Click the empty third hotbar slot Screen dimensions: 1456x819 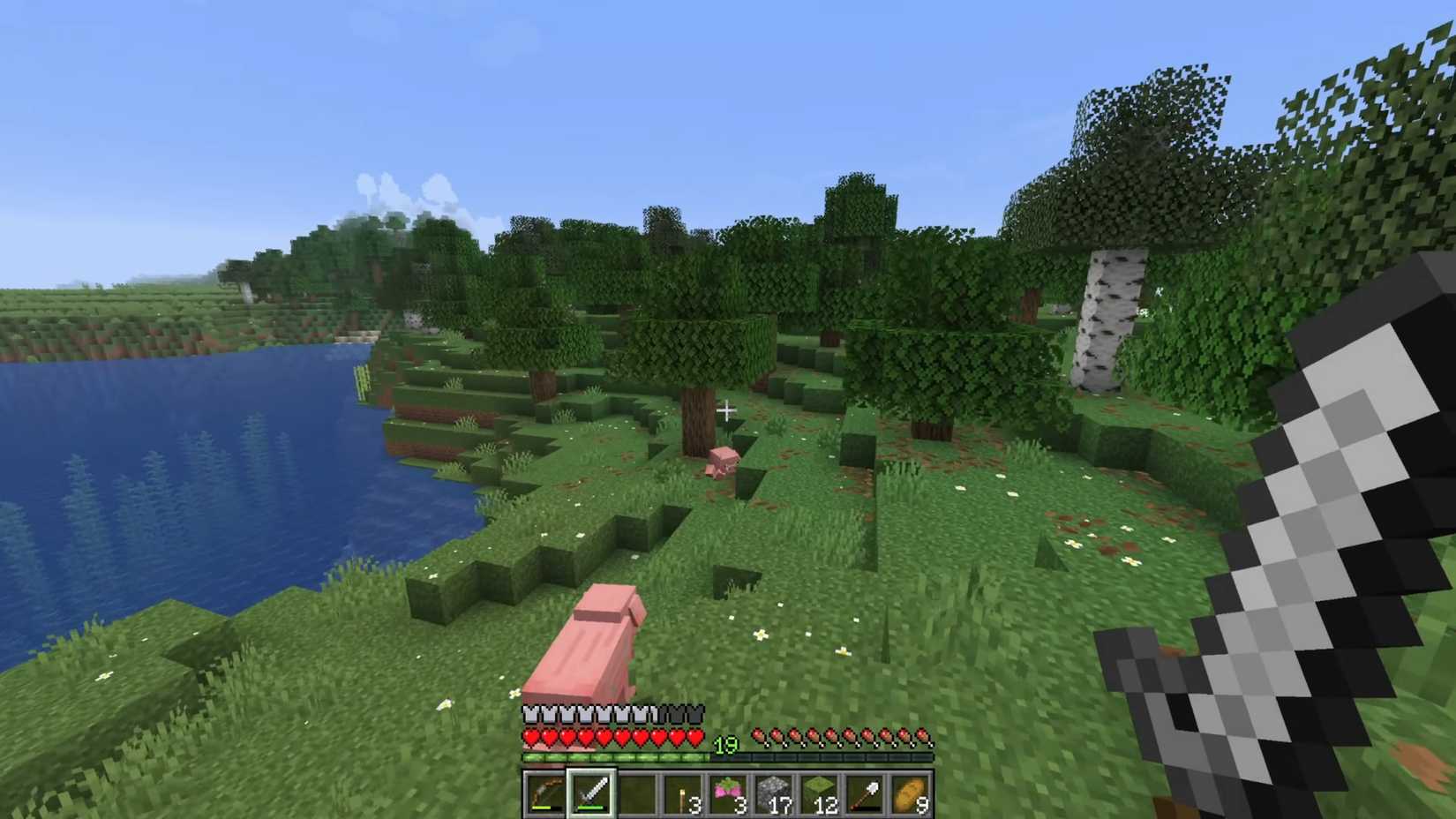[x=634, y=792]
